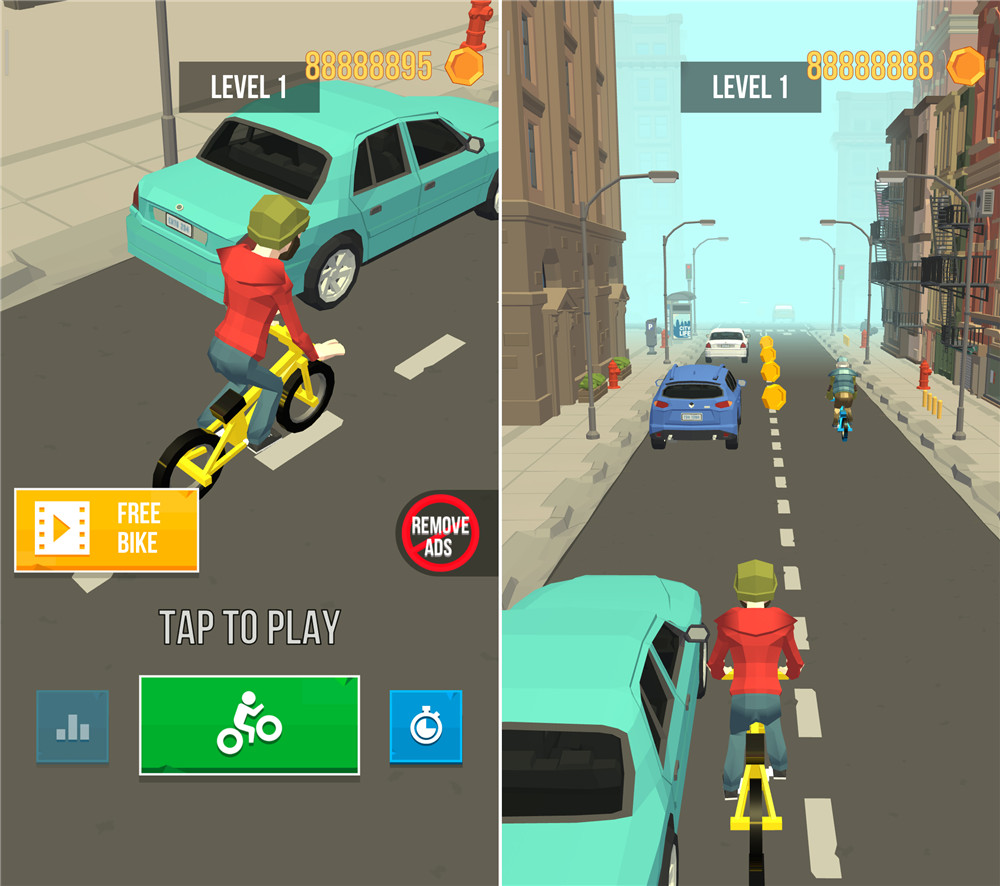1000x886 pixels.
Task: Start riding with the green bike button
Action: tap(249, 725)
